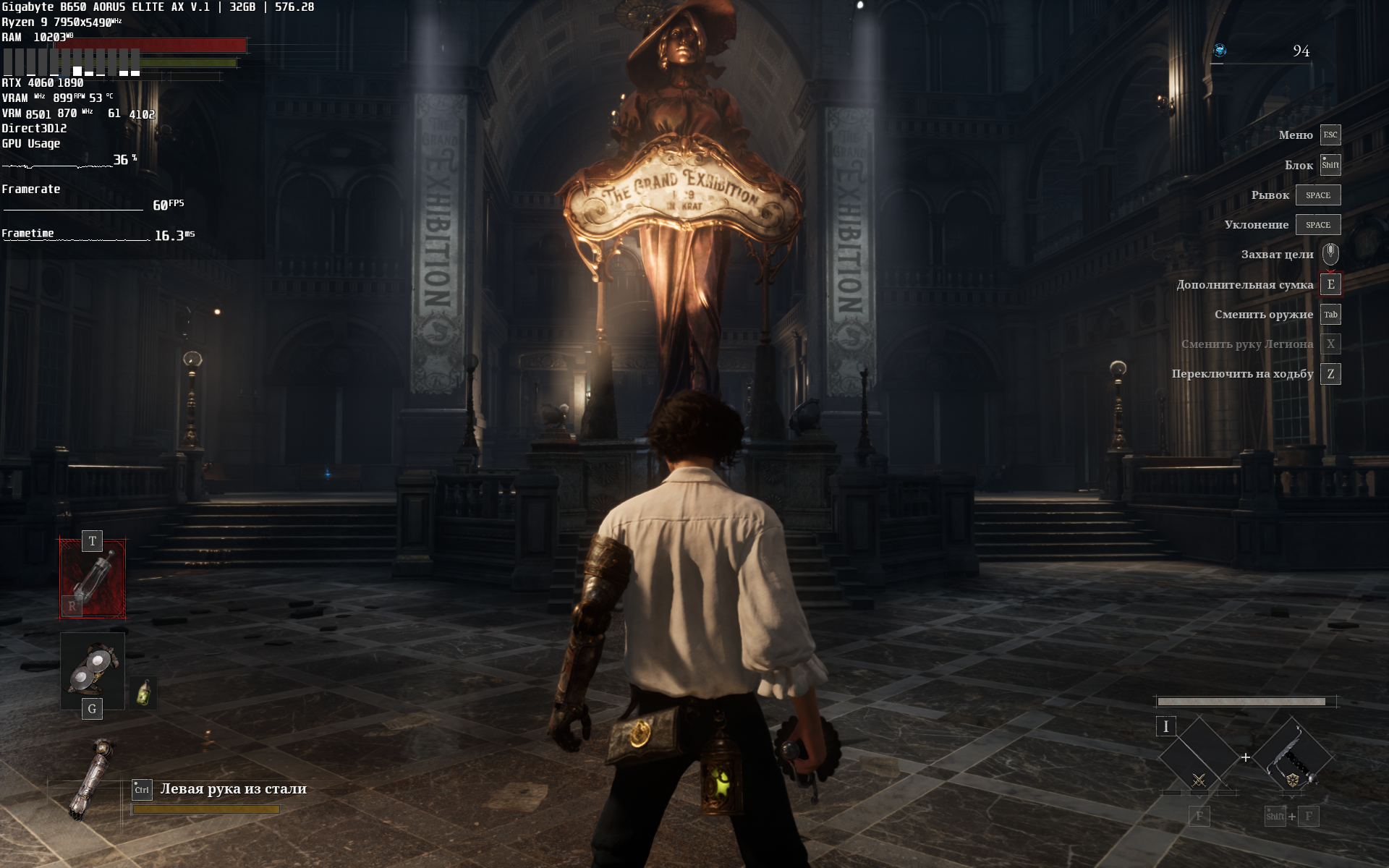
Task: Select the equipped weapon diamond slot
Action: [1293, 756]
